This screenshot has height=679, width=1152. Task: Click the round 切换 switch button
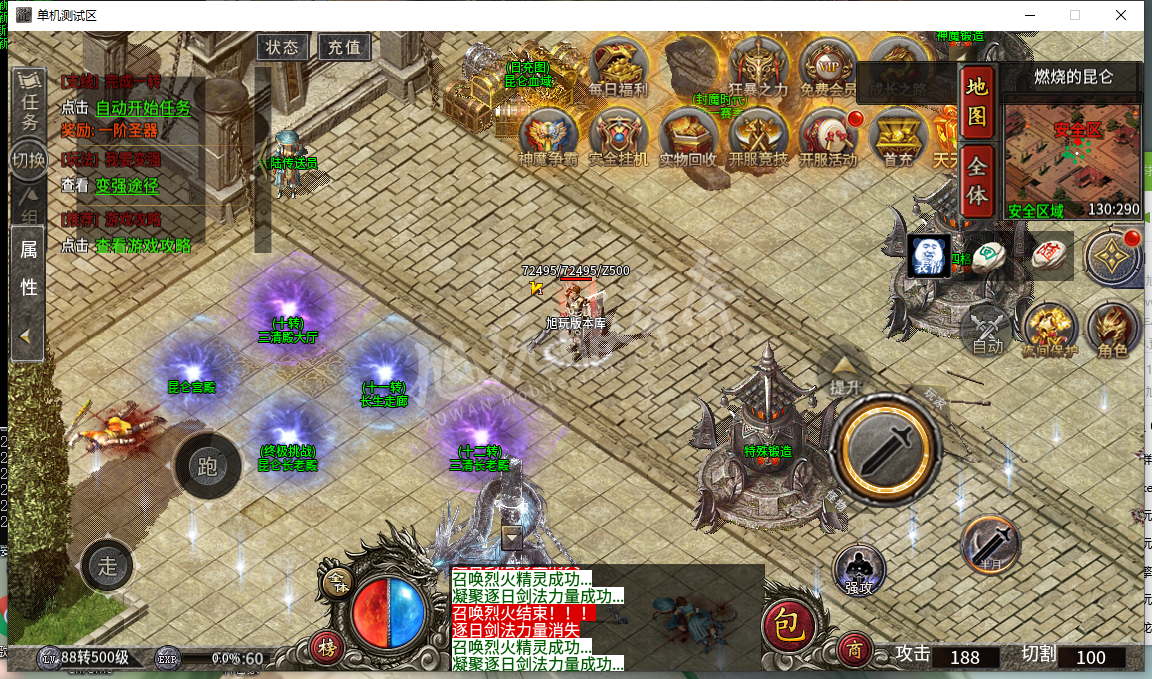[x=28, y=160]
